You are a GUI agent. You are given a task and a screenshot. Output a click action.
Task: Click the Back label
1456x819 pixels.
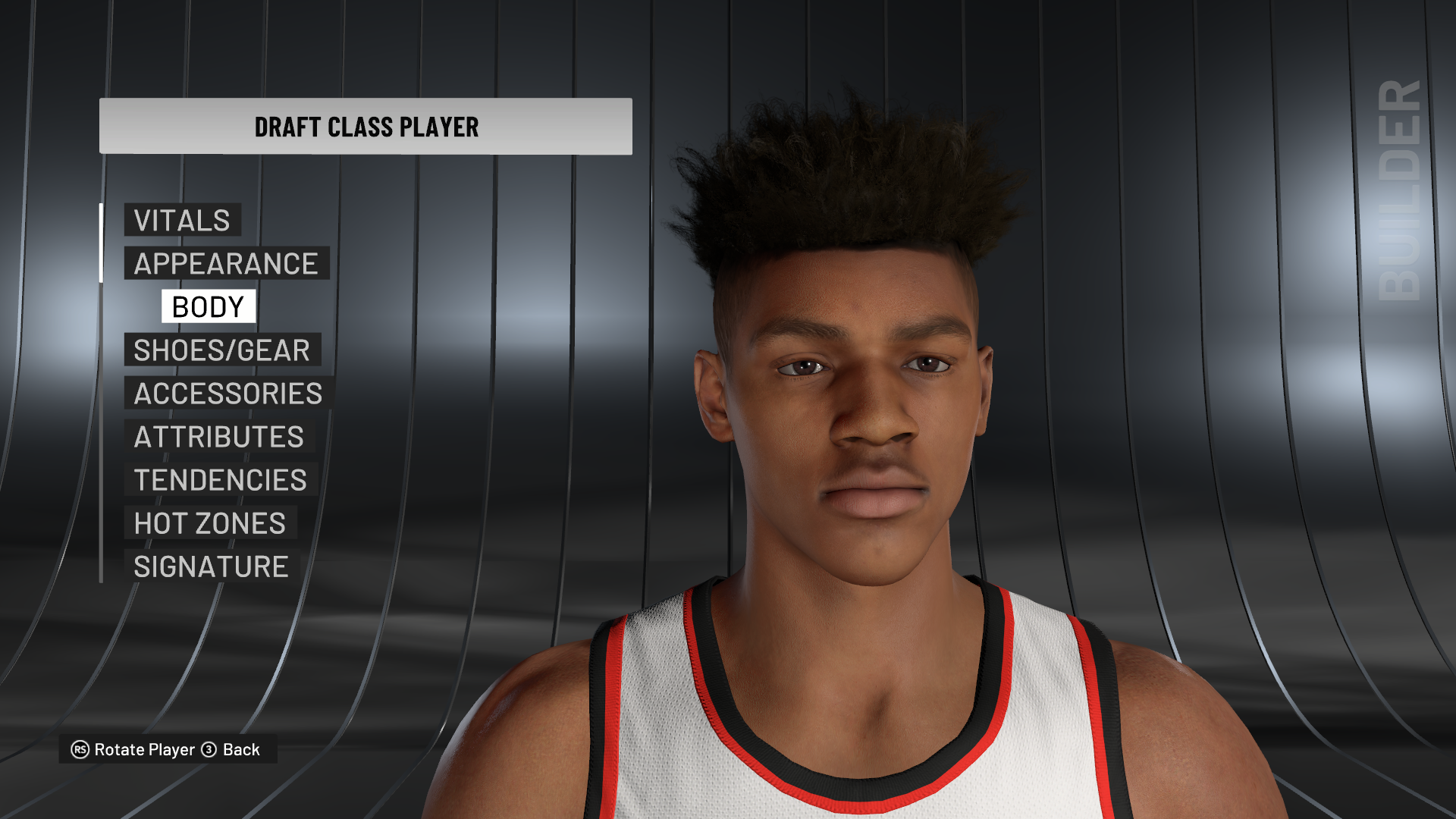[x=240, y=749]
